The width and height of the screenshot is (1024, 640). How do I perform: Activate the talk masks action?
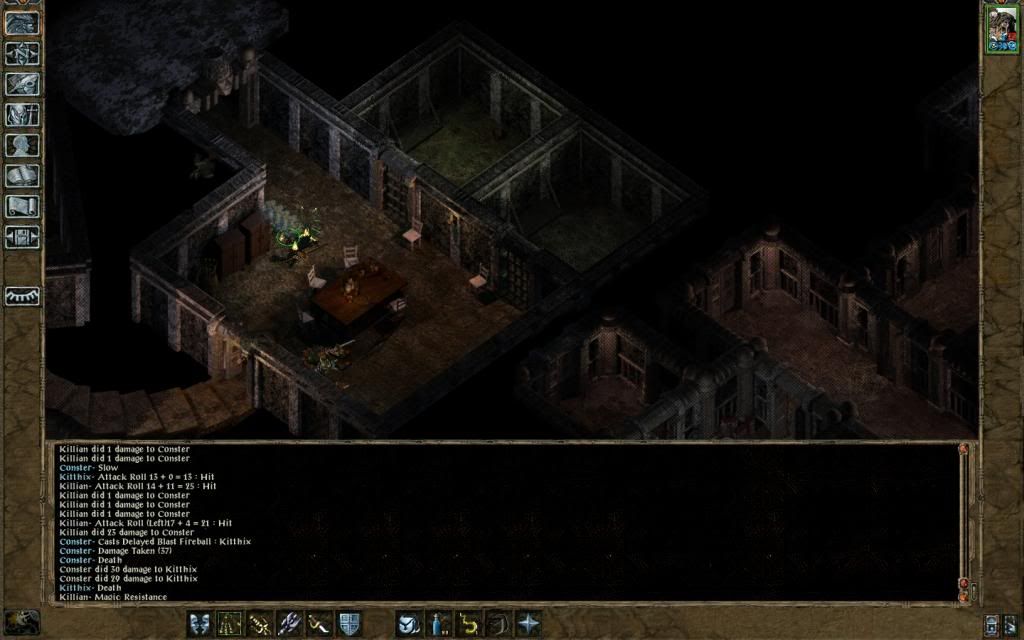click(200, 623)
